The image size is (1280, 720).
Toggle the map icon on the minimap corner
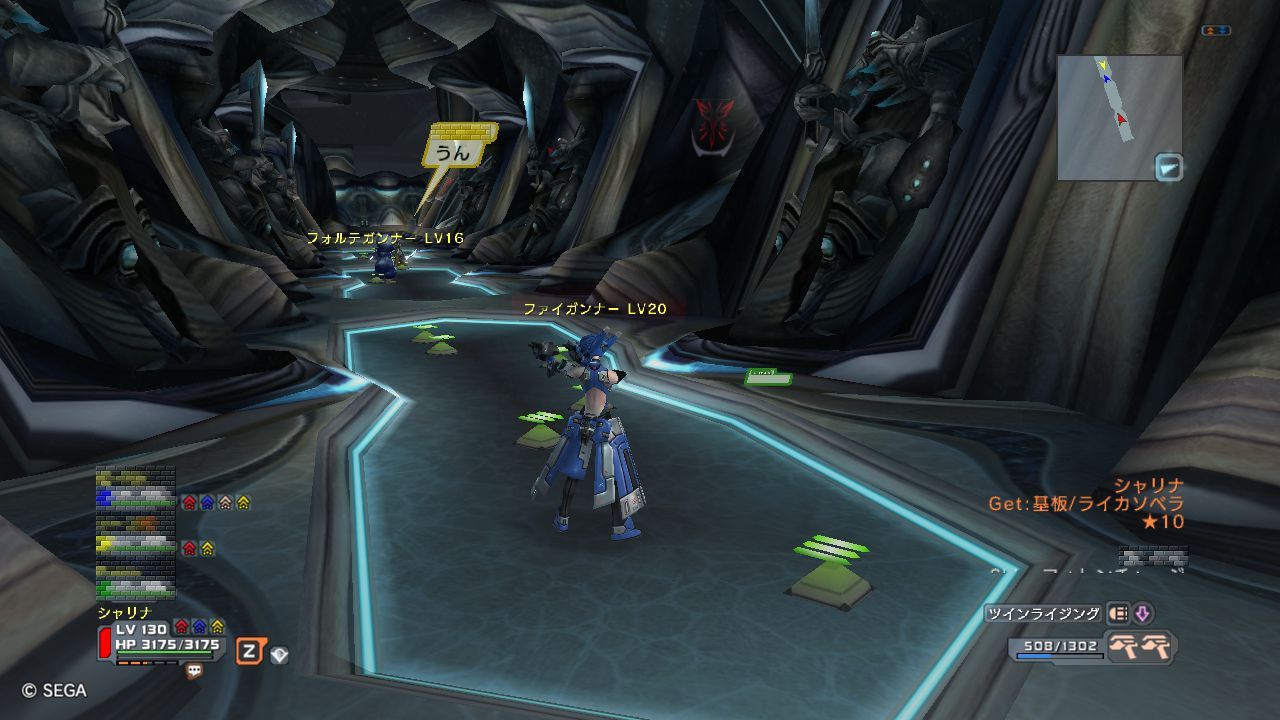pyautogui.click(x=1168, y=167)
